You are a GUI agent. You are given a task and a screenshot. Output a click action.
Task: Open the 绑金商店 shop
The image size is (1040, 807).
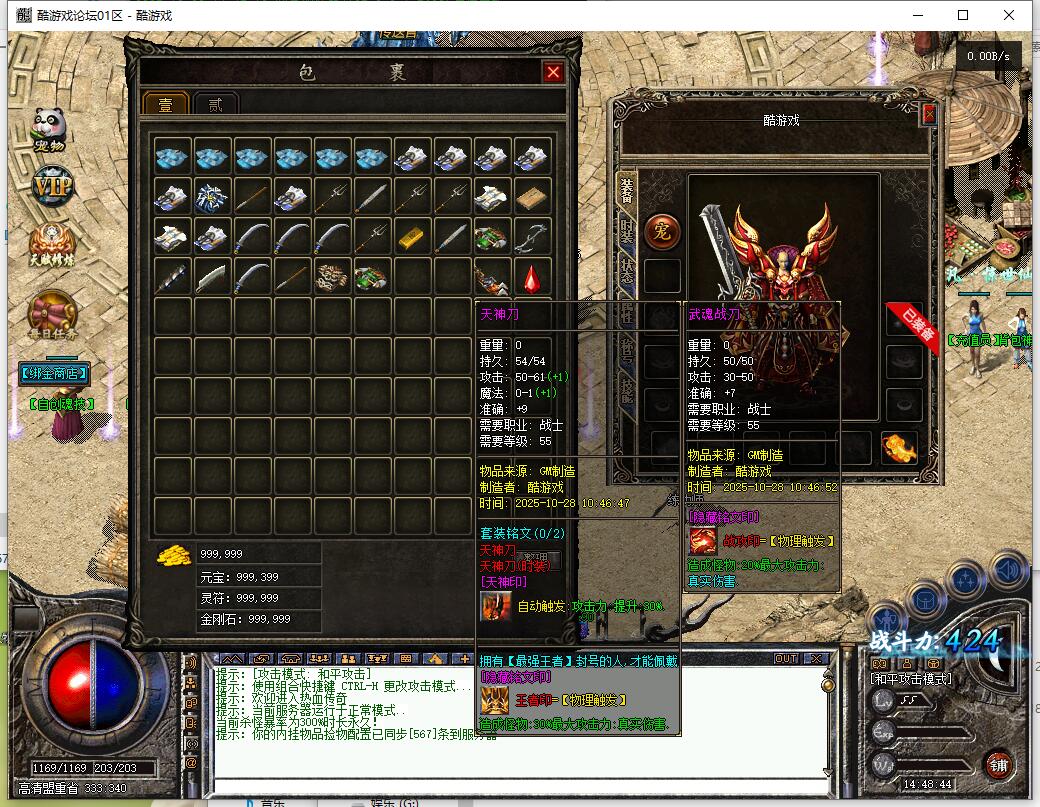[53, 374]
